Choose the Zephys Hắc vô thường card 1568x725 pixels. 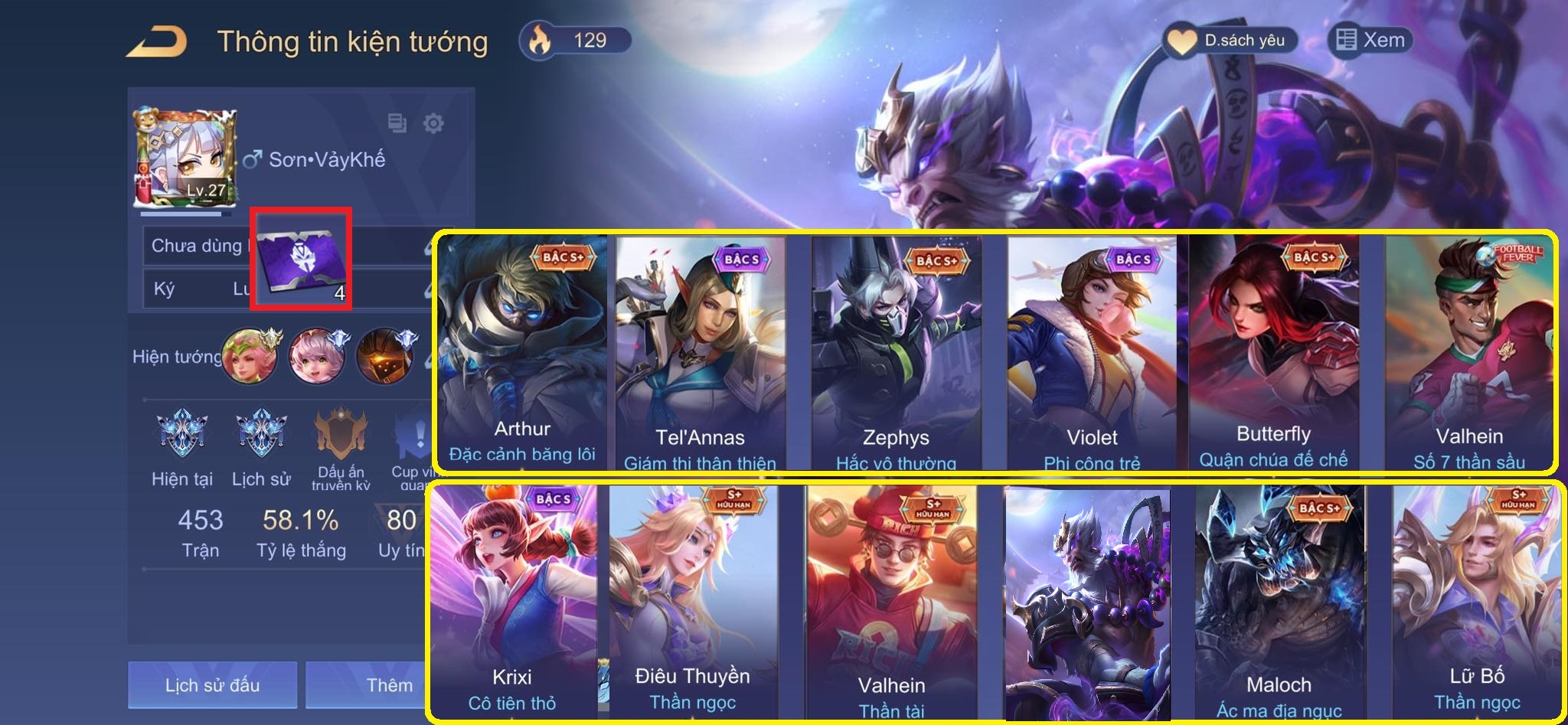point(896,352)
